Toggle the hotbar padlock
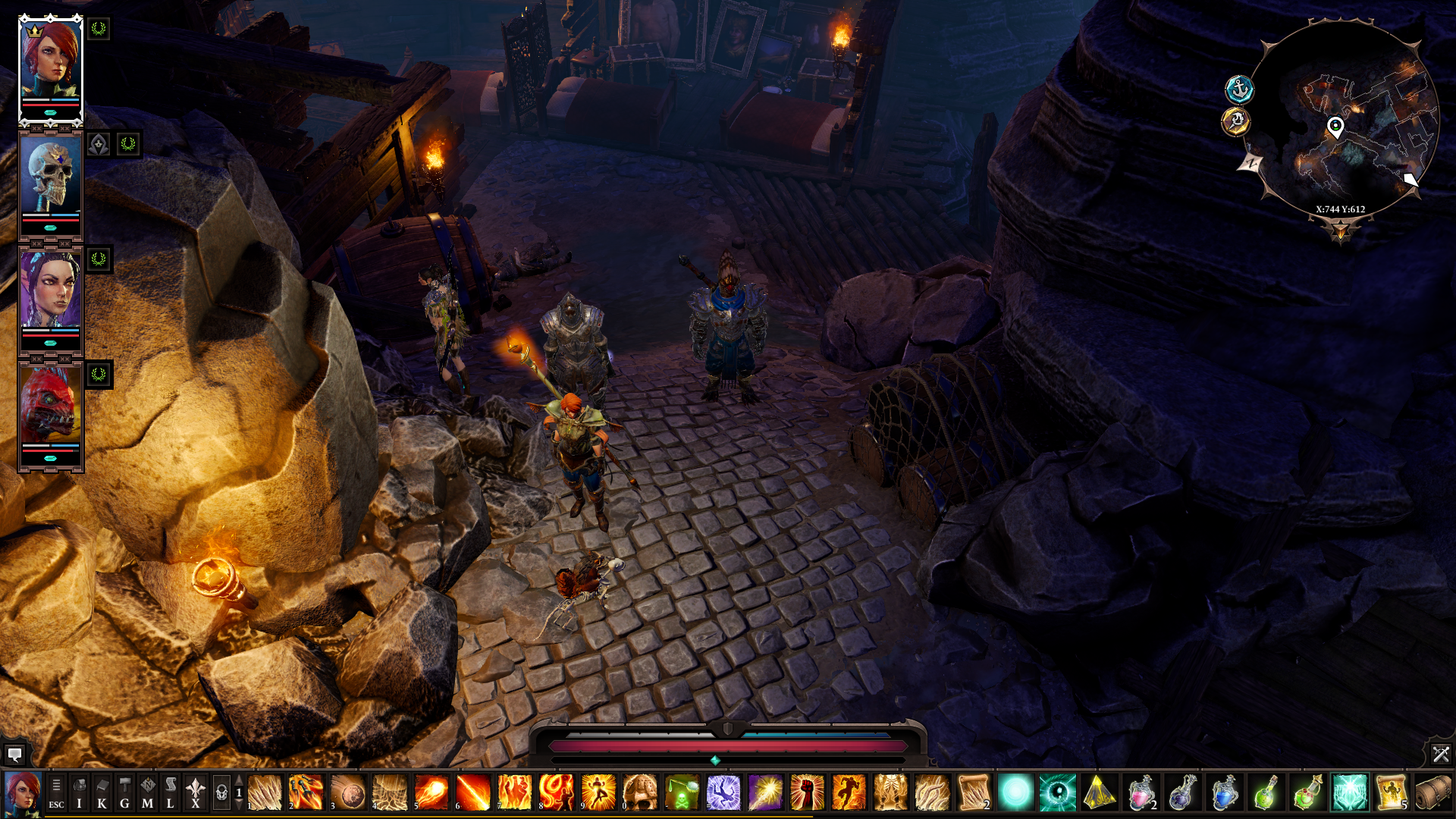This screenshot has width=1456, height=819. (x=221, y=792)
